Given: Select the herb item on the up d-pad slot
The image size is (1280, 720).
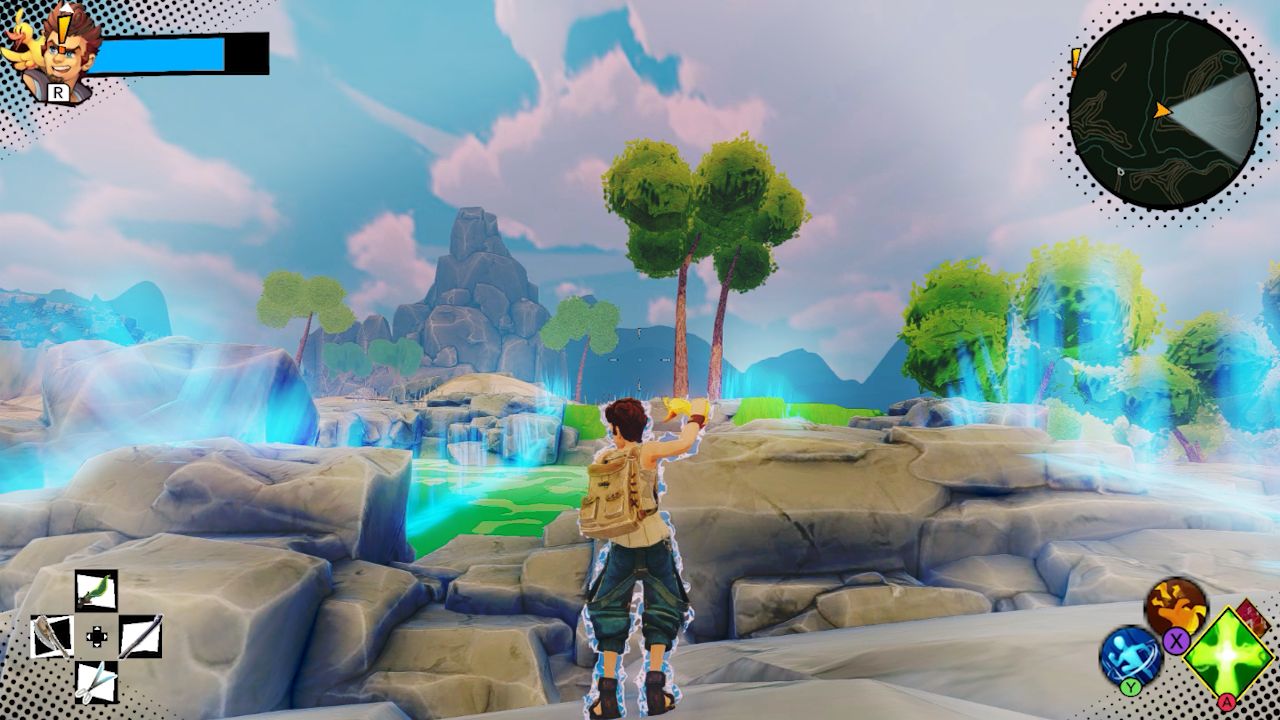Looking at the screenshot, I should 97,590.
